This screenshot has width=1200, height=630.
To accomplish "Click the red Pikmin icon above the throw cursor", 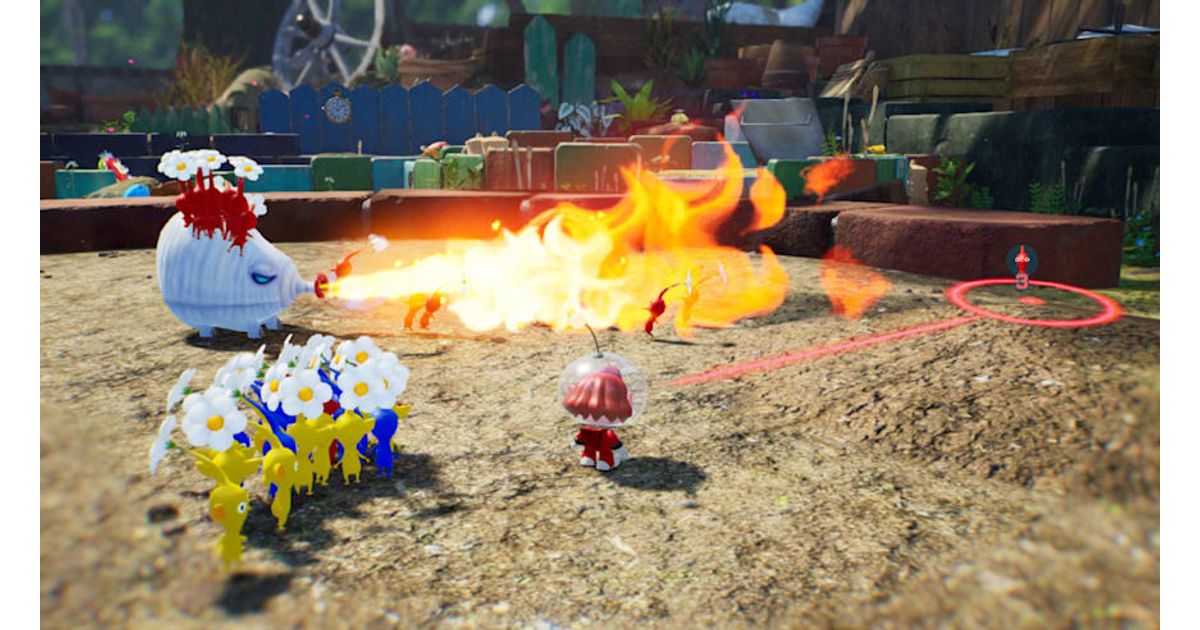I will pos(1021,262).
